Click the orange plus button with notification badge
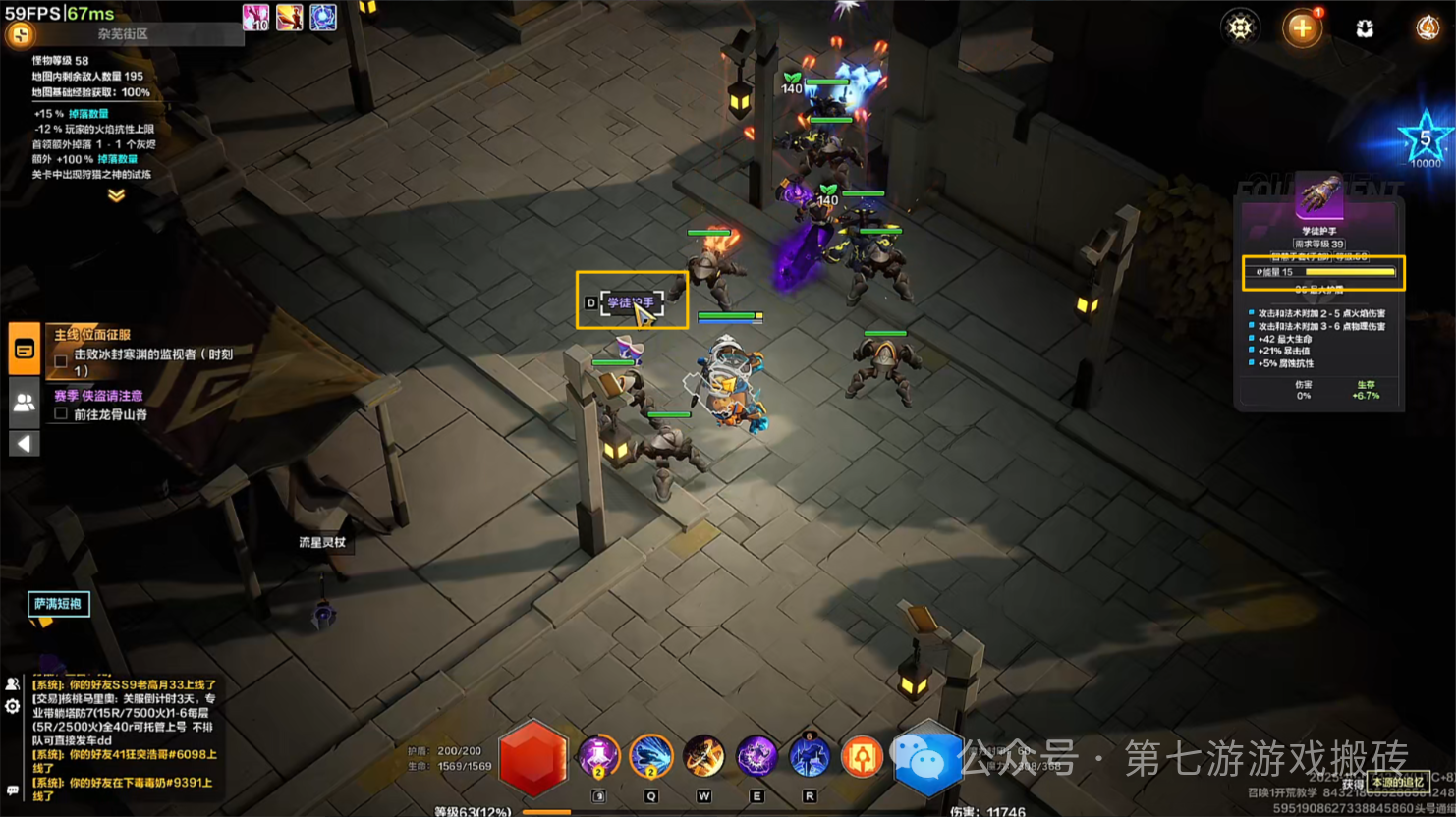The height and width of the screenshot is (817, 1456). click(x=1302, y=27)
